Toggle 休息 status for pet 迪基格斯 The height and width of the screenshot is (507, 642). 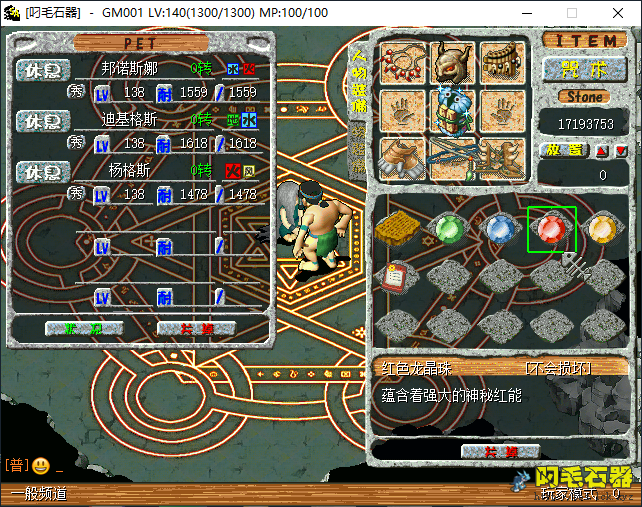click(43, 120)
